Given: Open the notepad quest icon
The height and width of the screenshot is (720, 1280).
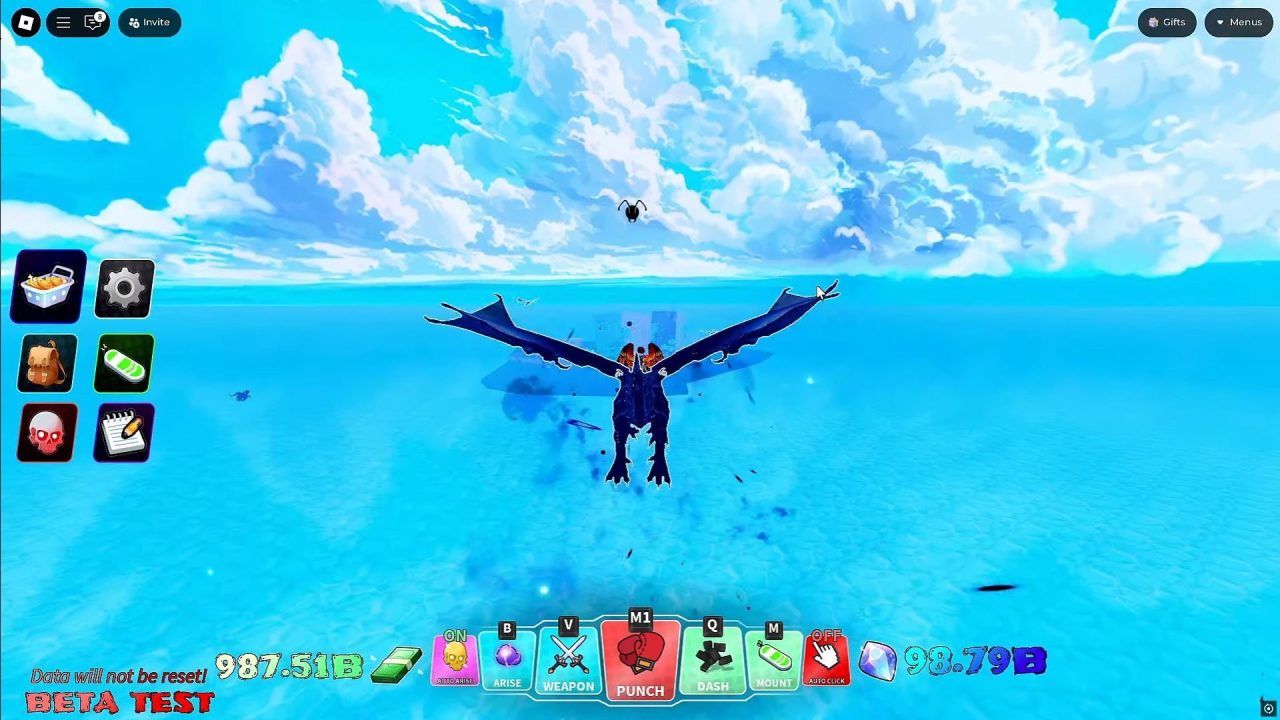Looking at the screenshot, I should [x=123, y=432].
